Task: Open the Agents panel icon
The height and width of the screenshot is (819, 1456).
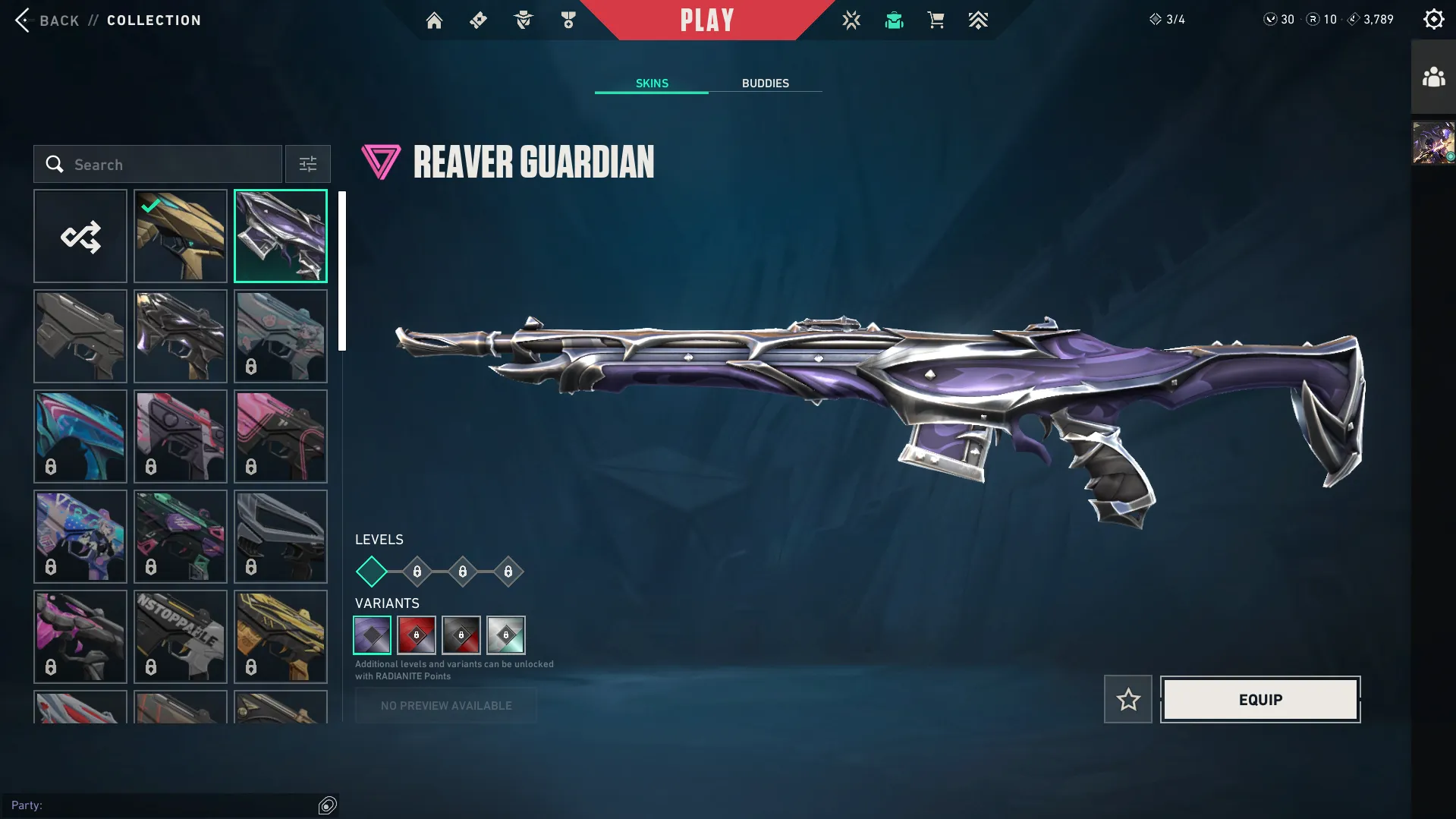Action: [522, 20]
